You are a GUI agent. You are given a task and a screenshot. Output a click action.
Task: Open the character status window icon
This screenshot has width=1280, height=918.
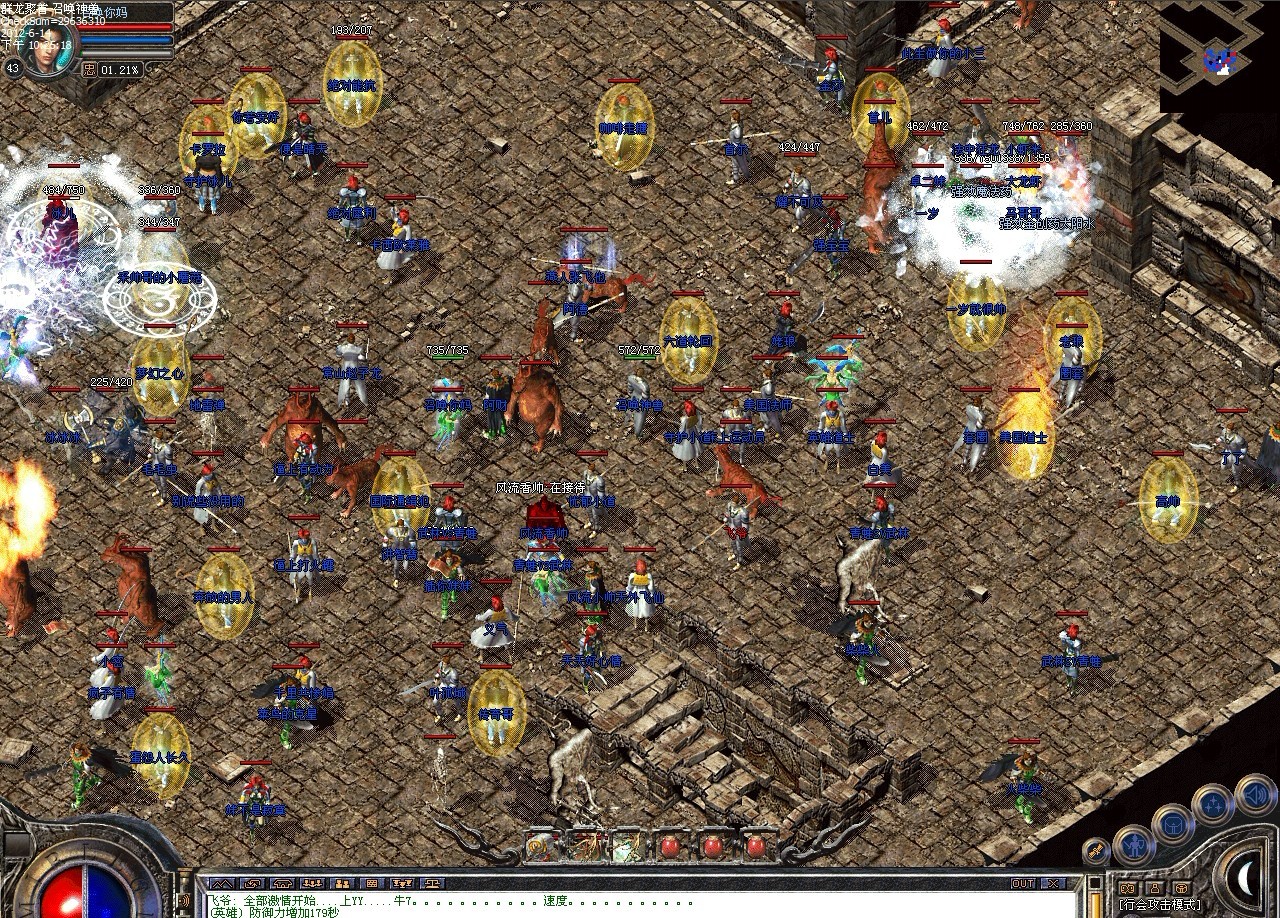1135,846
